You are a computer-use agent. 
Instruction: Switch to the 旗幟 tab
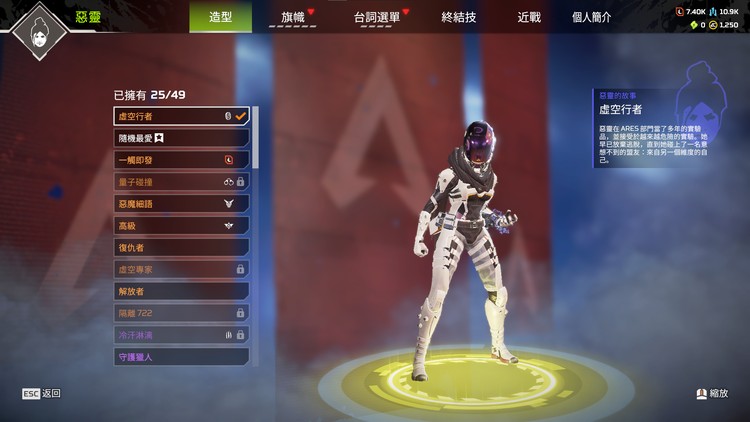coord(293,17)
